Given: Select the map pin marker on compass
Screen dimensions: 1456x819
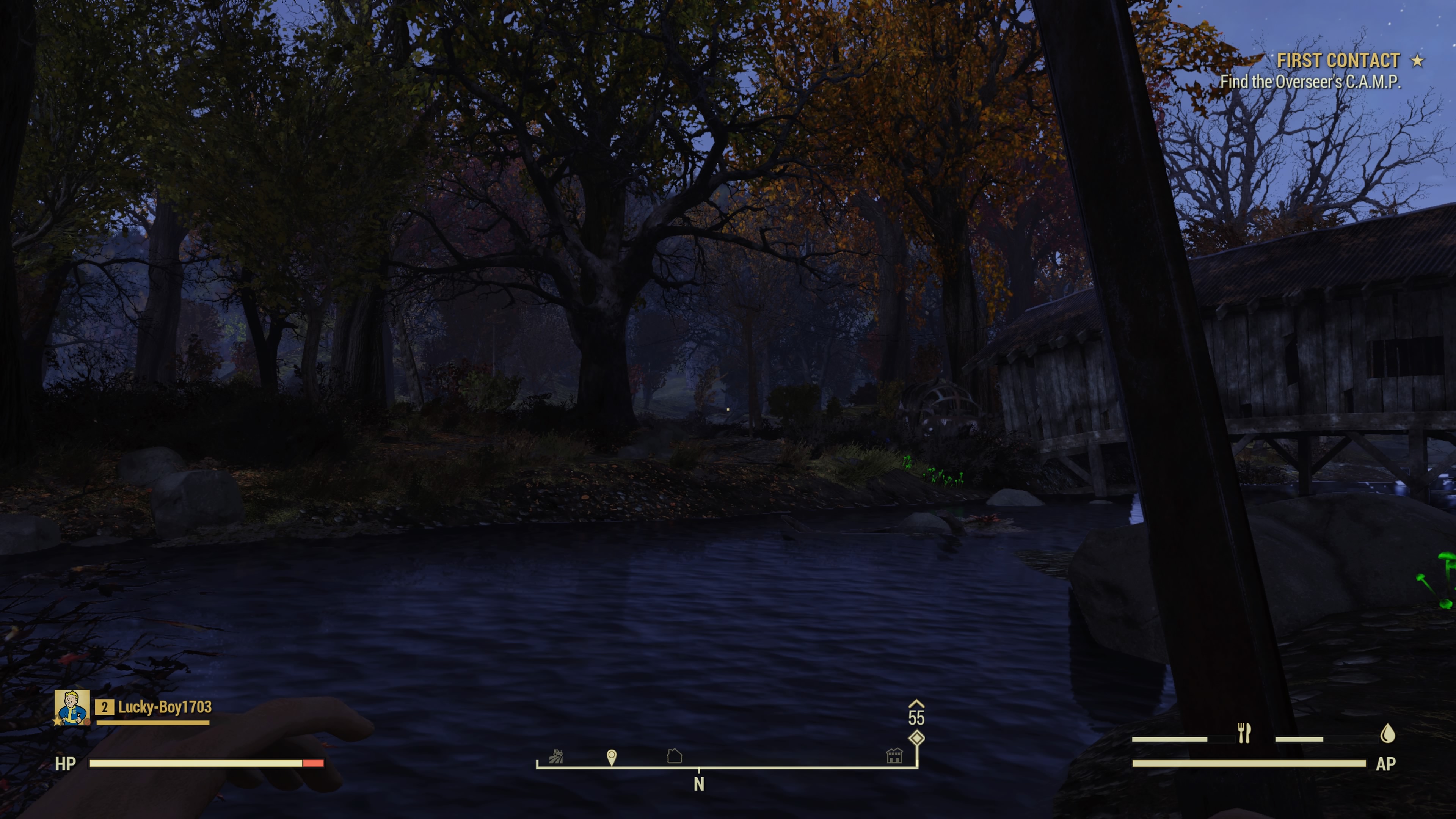Looking at the screenshot, I should coord(612,757).
